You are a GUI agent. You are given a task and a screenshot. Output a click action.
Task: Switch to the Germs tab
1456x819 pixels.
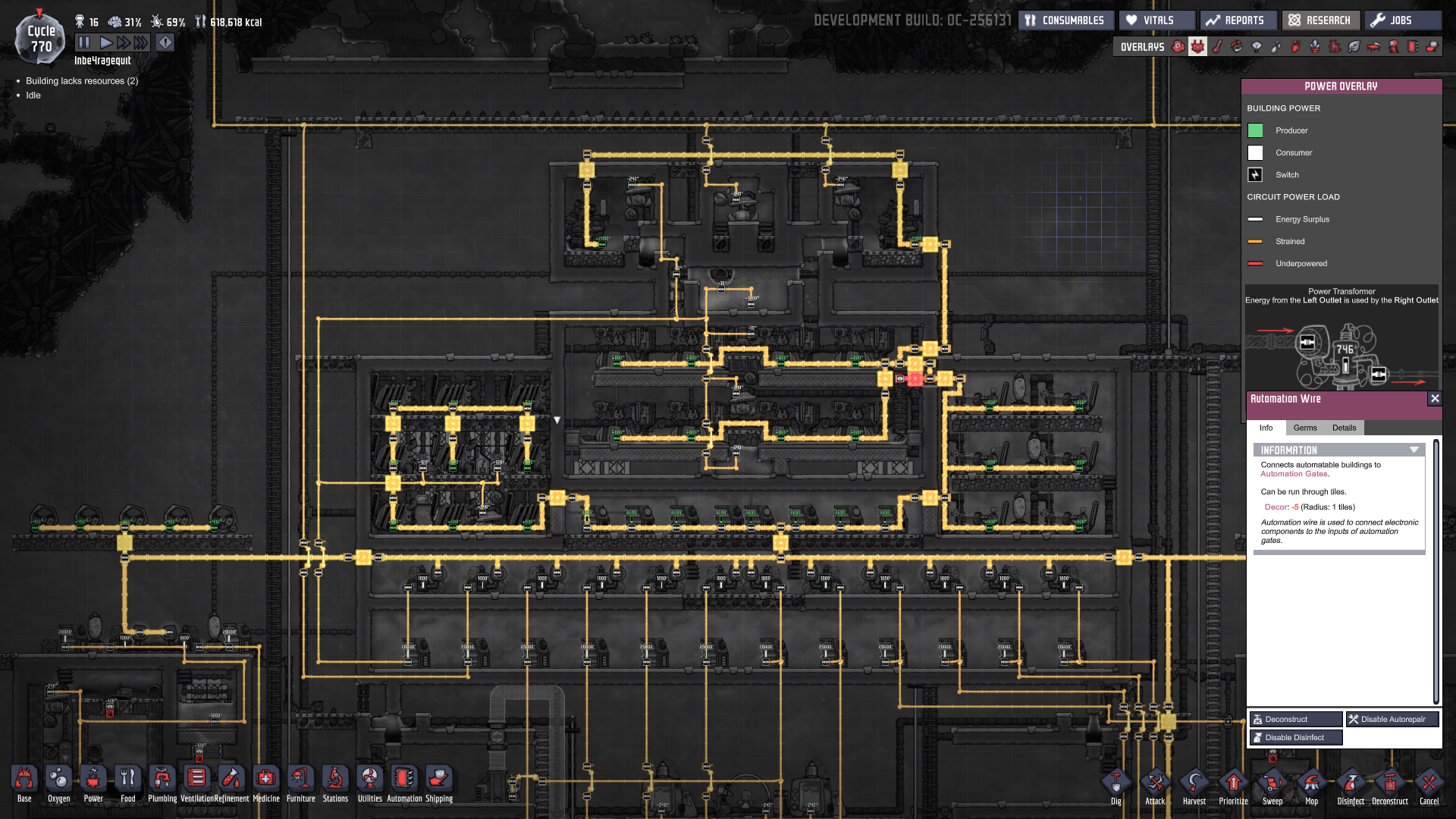[x=1305, y=428]
